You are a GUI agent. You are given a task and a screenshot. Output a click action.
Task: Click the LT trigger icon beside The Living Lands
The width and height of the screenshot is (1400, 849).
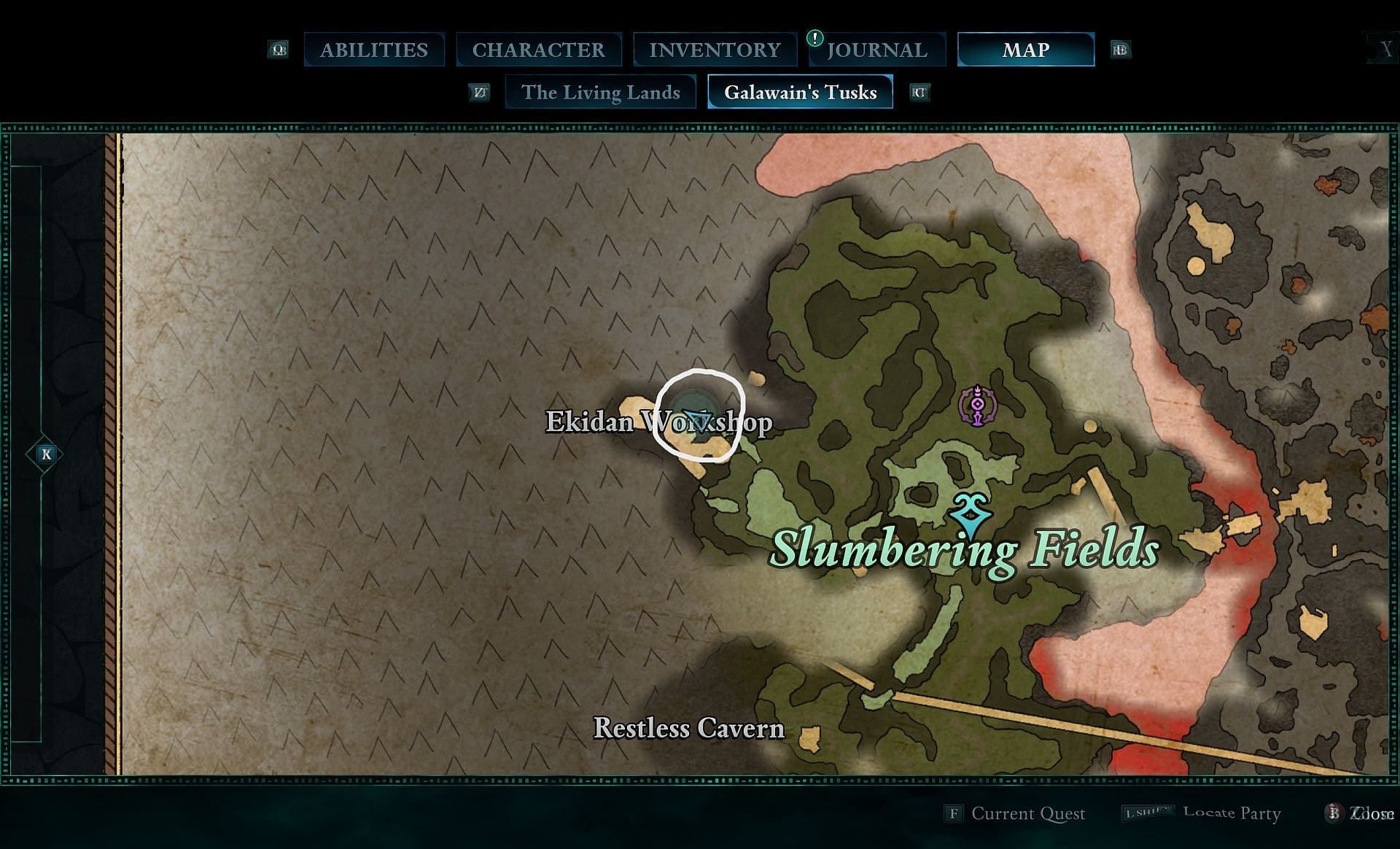coord(480,92)
